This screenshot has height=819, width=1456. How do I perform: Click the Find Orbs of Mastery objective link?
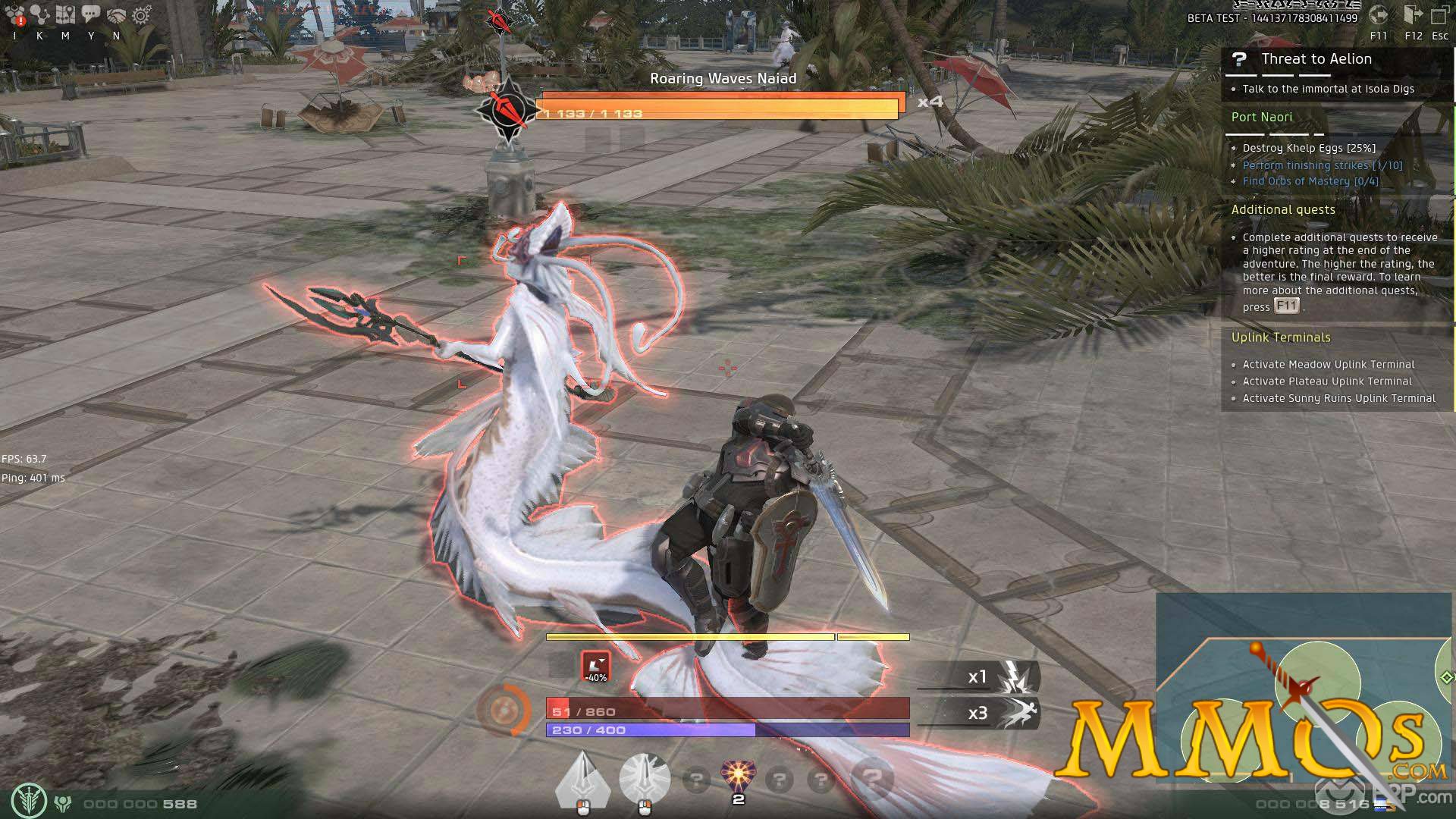coord(1310,181)
